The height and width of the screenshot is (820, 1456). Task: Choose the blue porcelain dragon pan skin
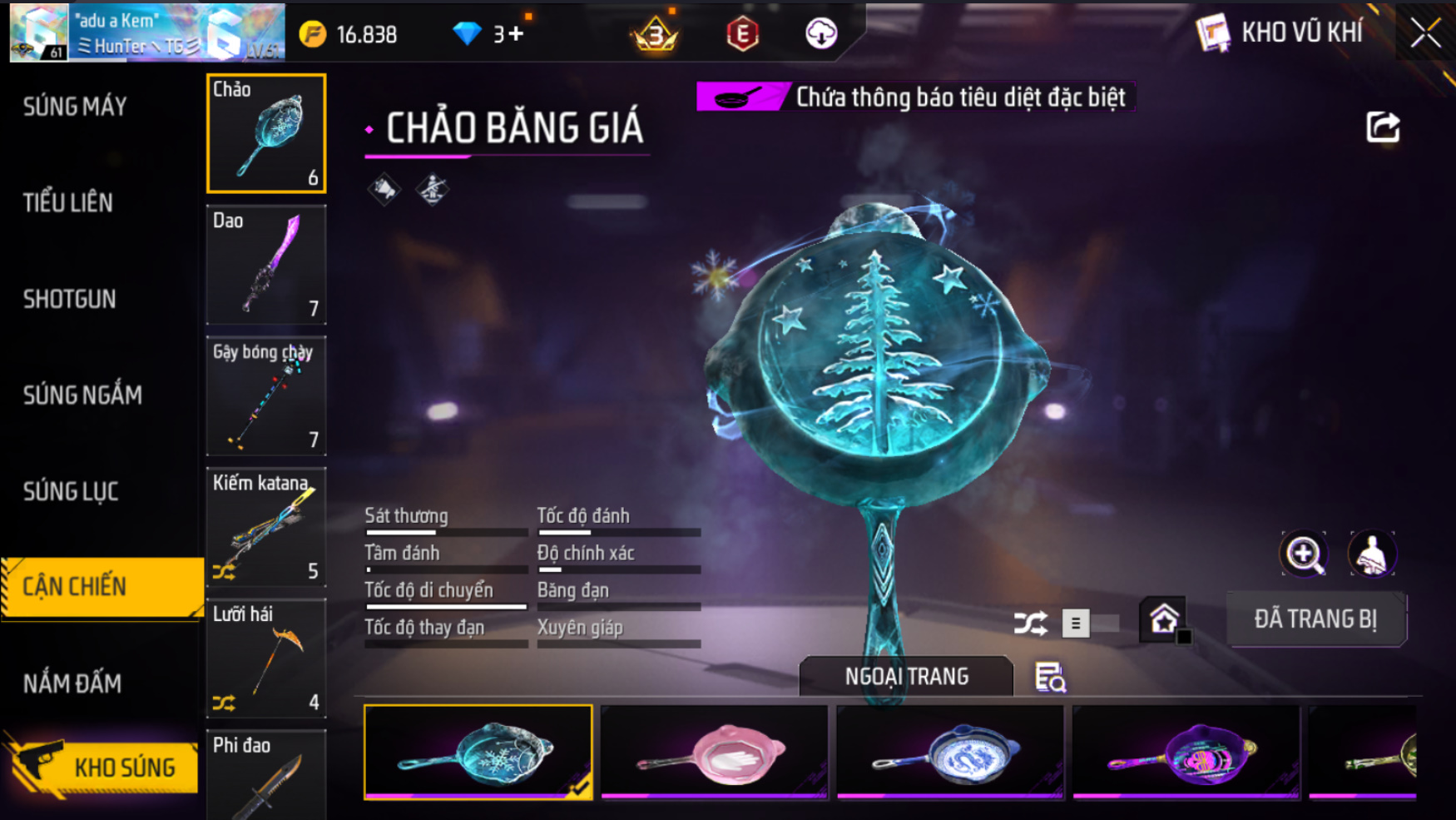950,753
